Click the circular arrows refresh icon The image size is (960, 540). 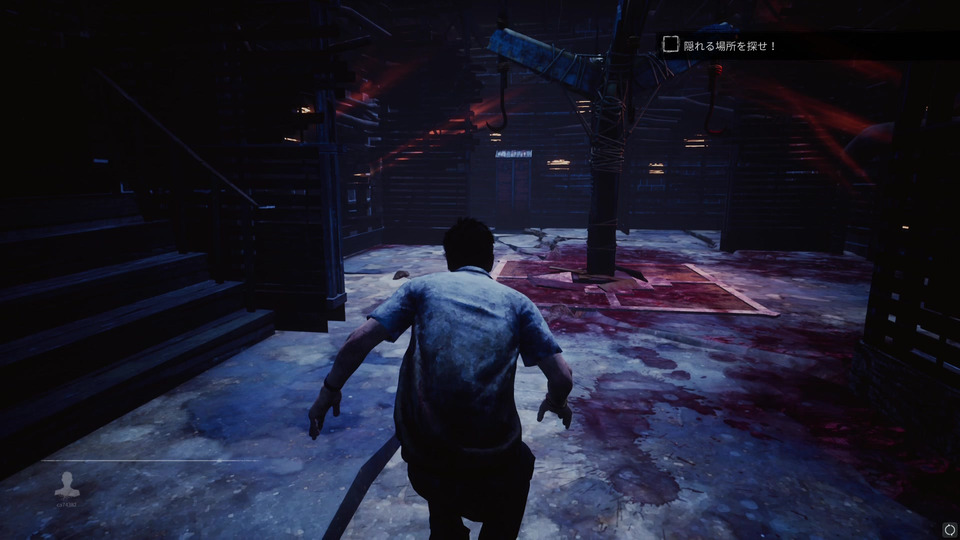point(947,528)
